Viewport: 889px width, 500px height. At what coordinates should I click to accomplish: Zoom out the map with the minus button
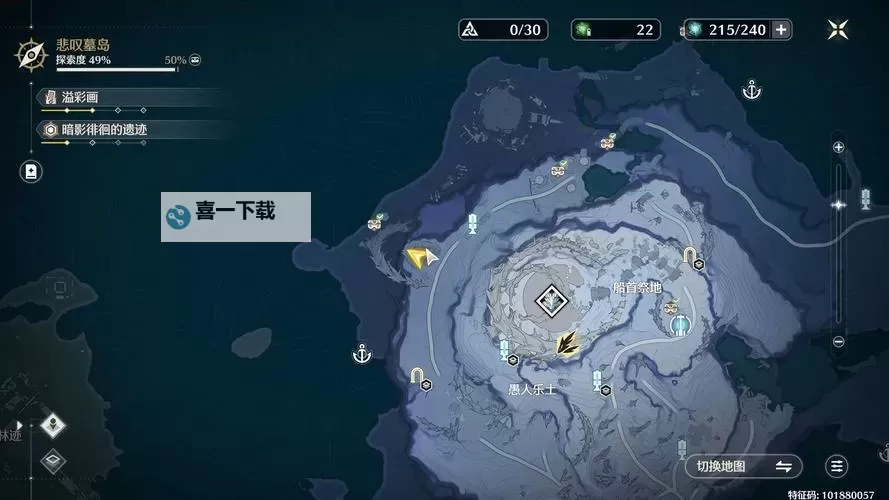pos(838,343)
